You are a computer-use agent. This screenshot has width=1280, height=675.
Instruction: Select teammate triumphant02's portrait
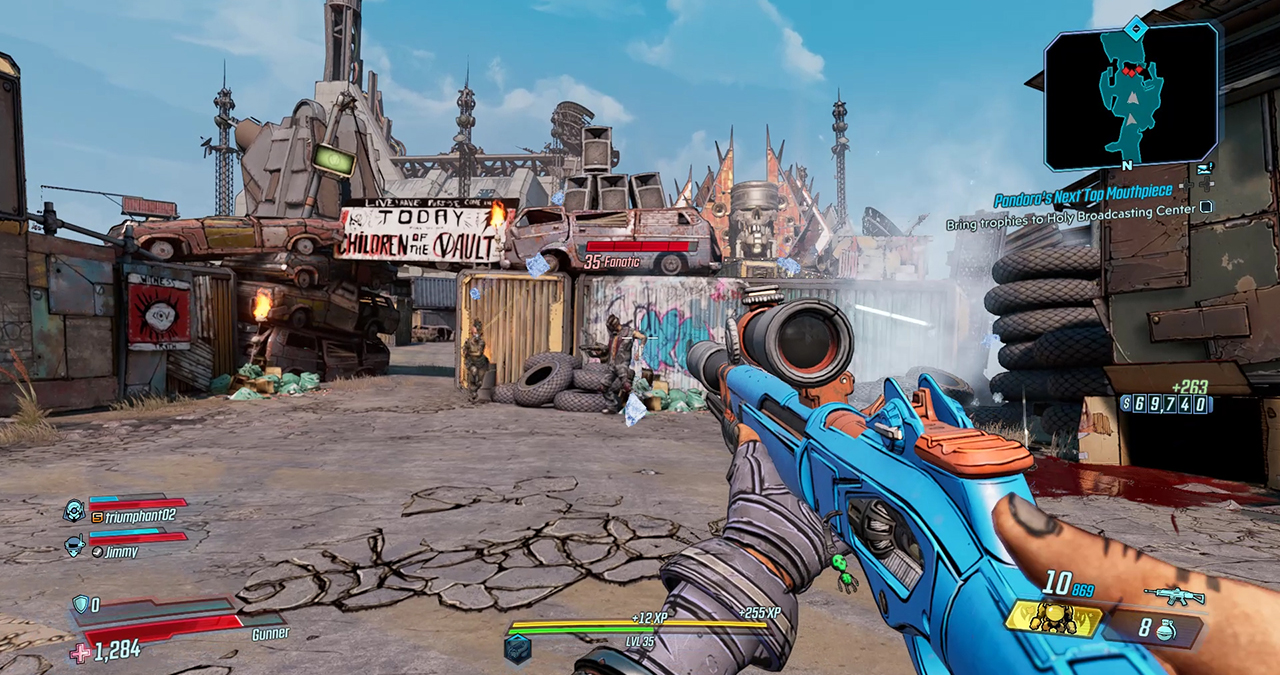click(x=74, y=510)
